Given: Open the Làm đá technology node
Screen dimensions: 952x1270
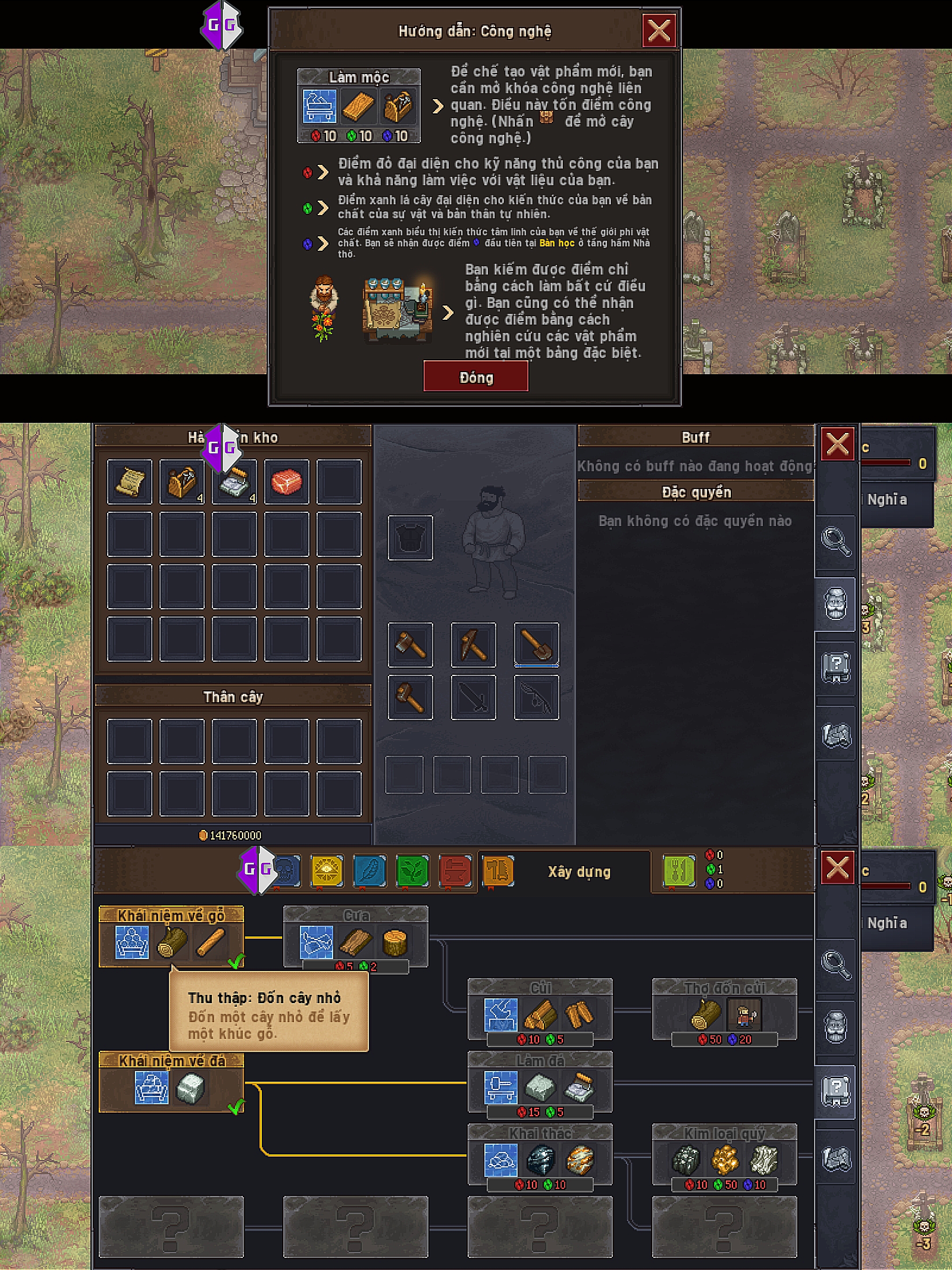Looking at the screenshot, I should click(x=540, y=1083).
